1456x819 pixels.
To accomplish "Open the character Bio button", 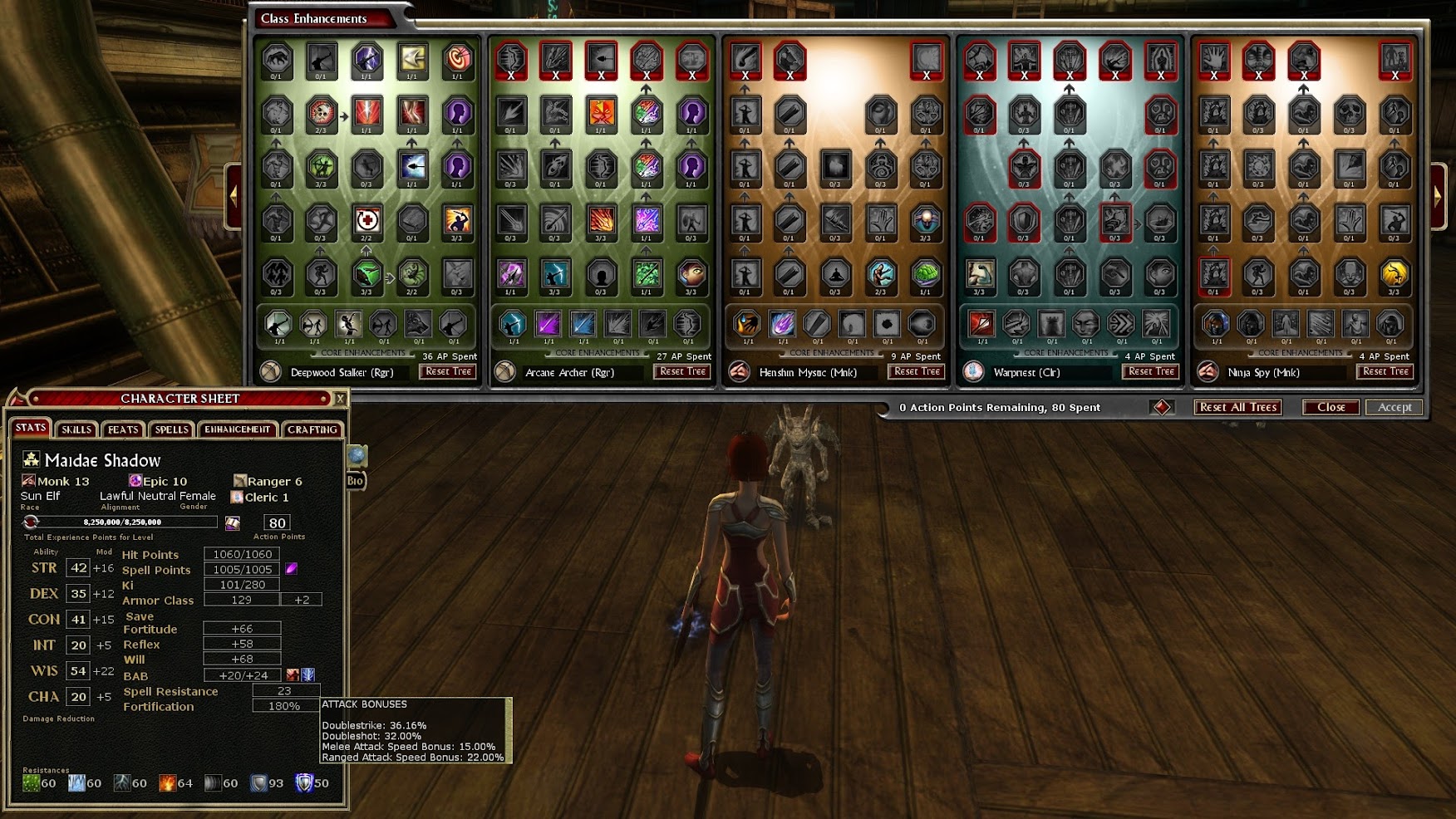I will click(x=355, y=481).
